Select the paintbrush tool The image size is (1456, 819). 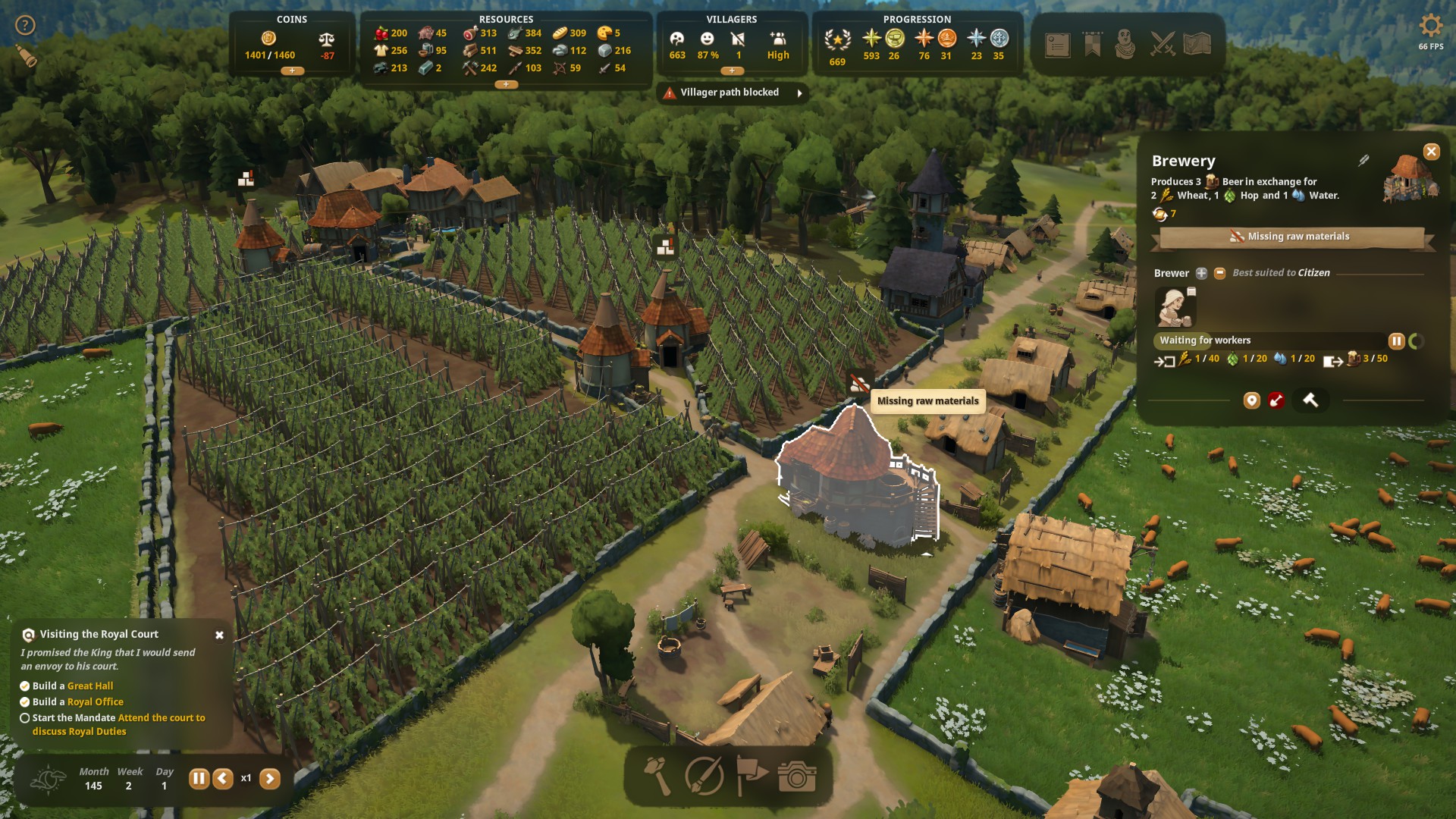click(704, 777)
